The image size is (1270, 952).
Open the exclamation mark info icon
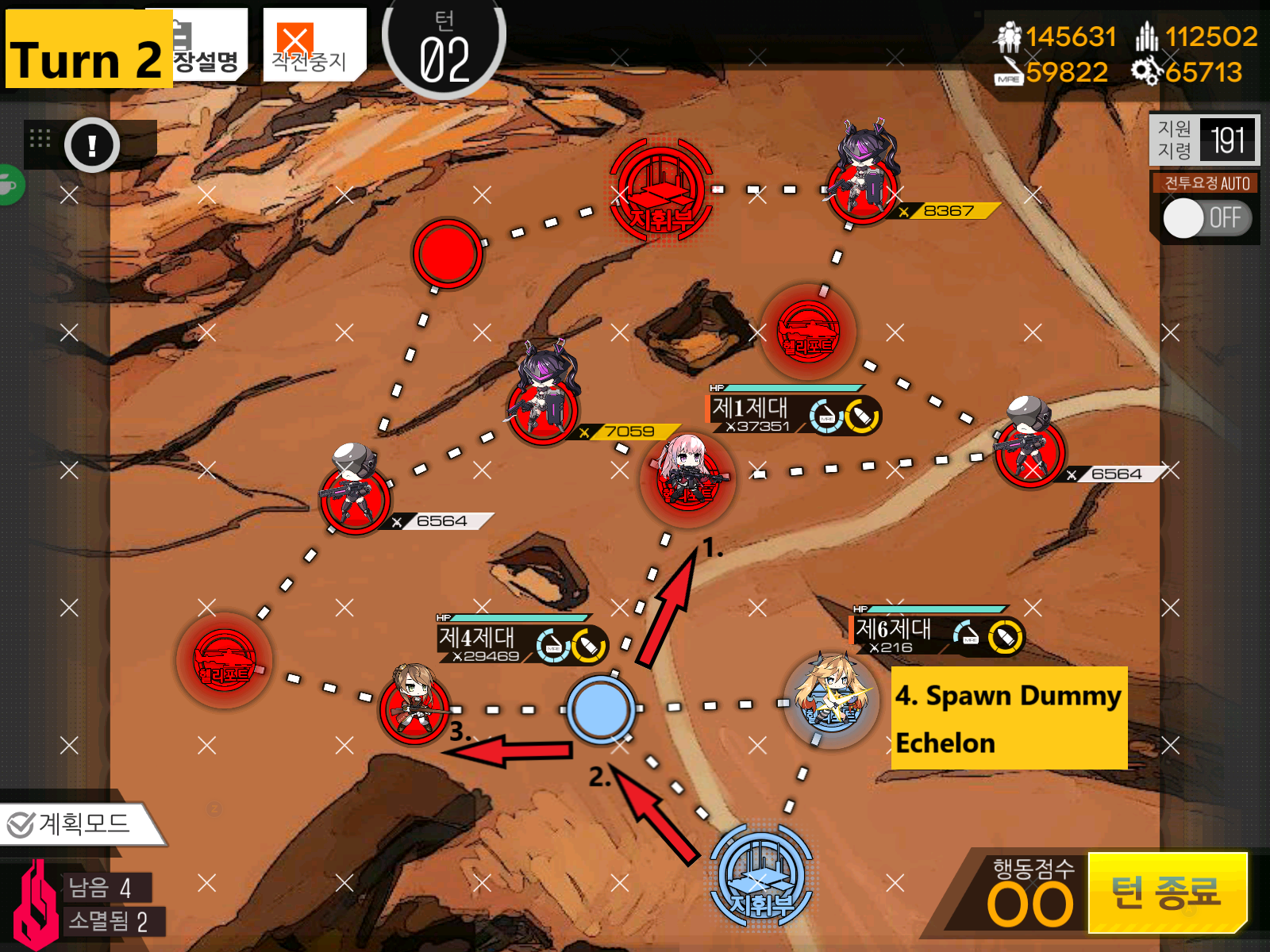click(92, 145)
